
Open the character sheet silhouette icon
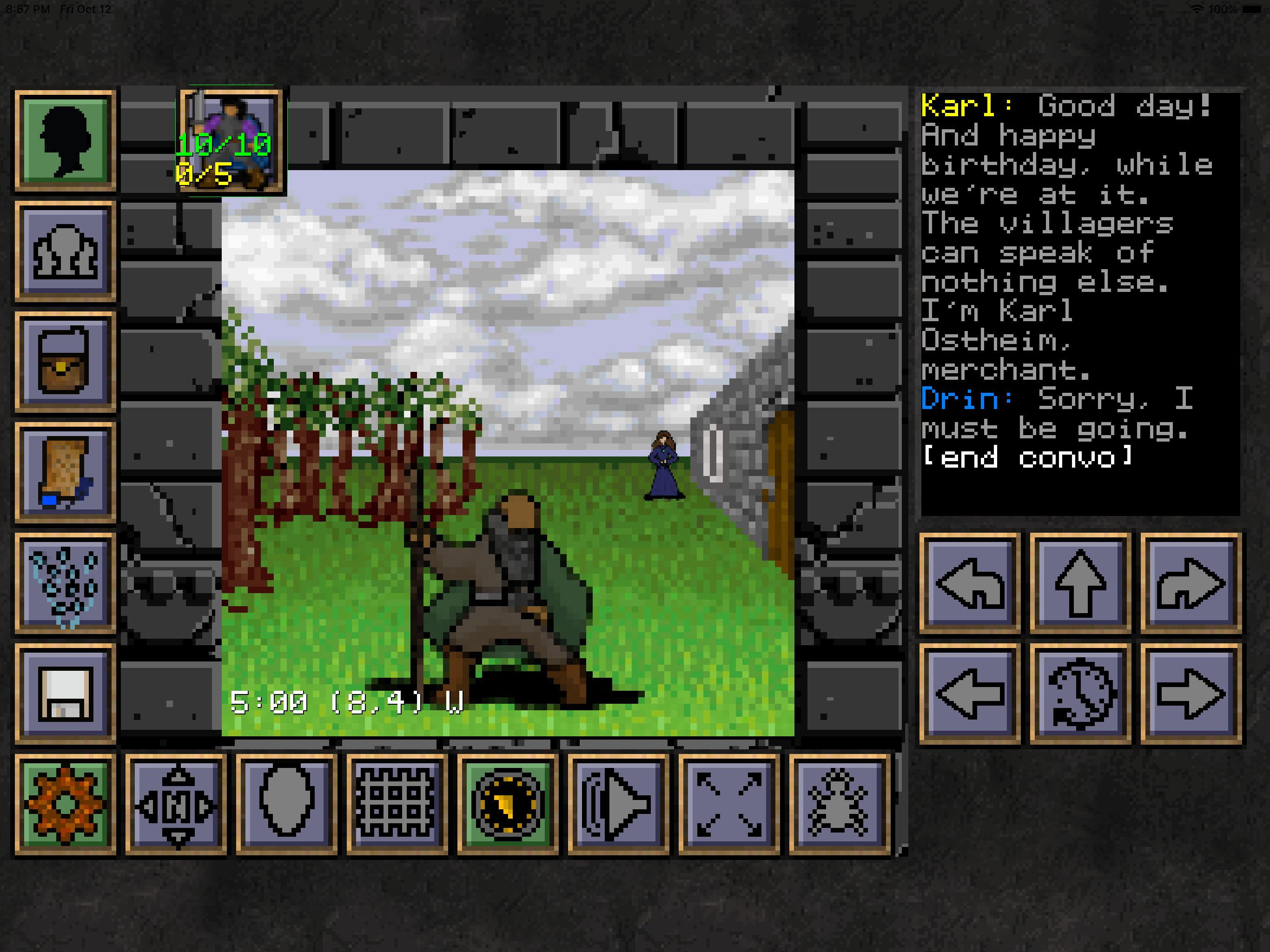tap(65, 138)
